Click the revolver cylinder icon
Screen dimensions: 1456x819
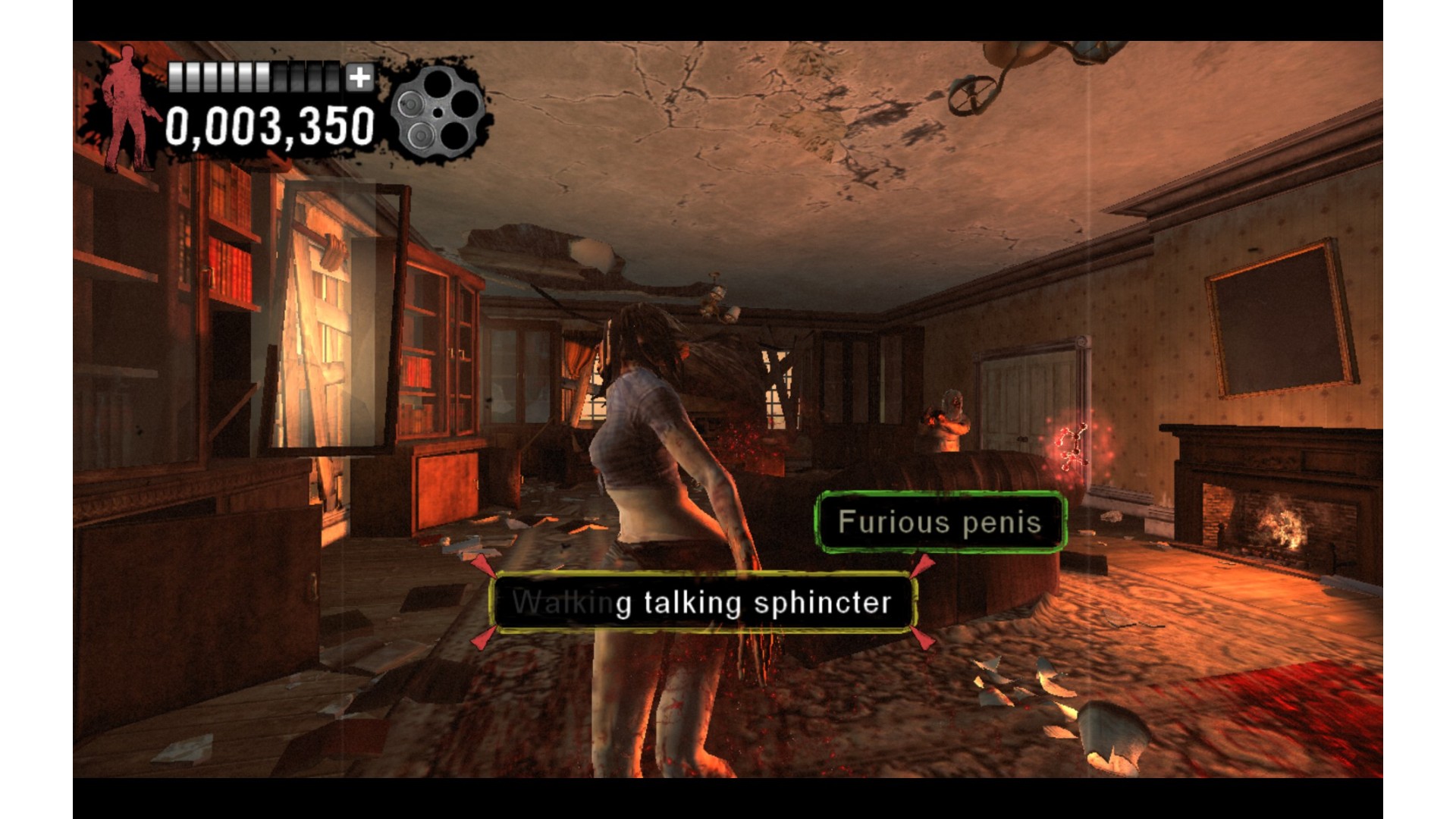click(x=438, y=112)
